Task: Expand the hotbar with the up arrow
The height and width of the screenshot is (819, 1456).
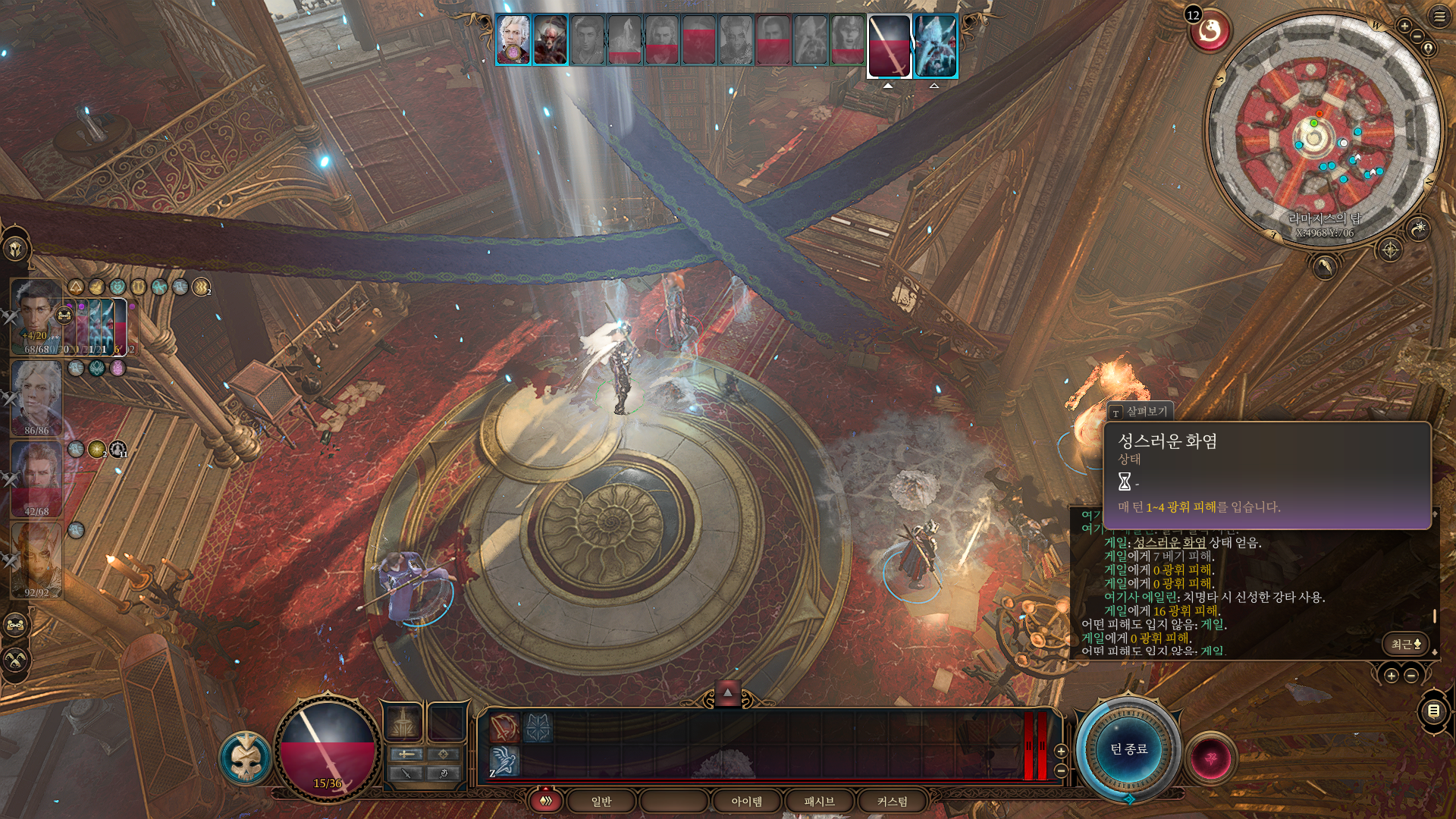Action: [727, 692]
